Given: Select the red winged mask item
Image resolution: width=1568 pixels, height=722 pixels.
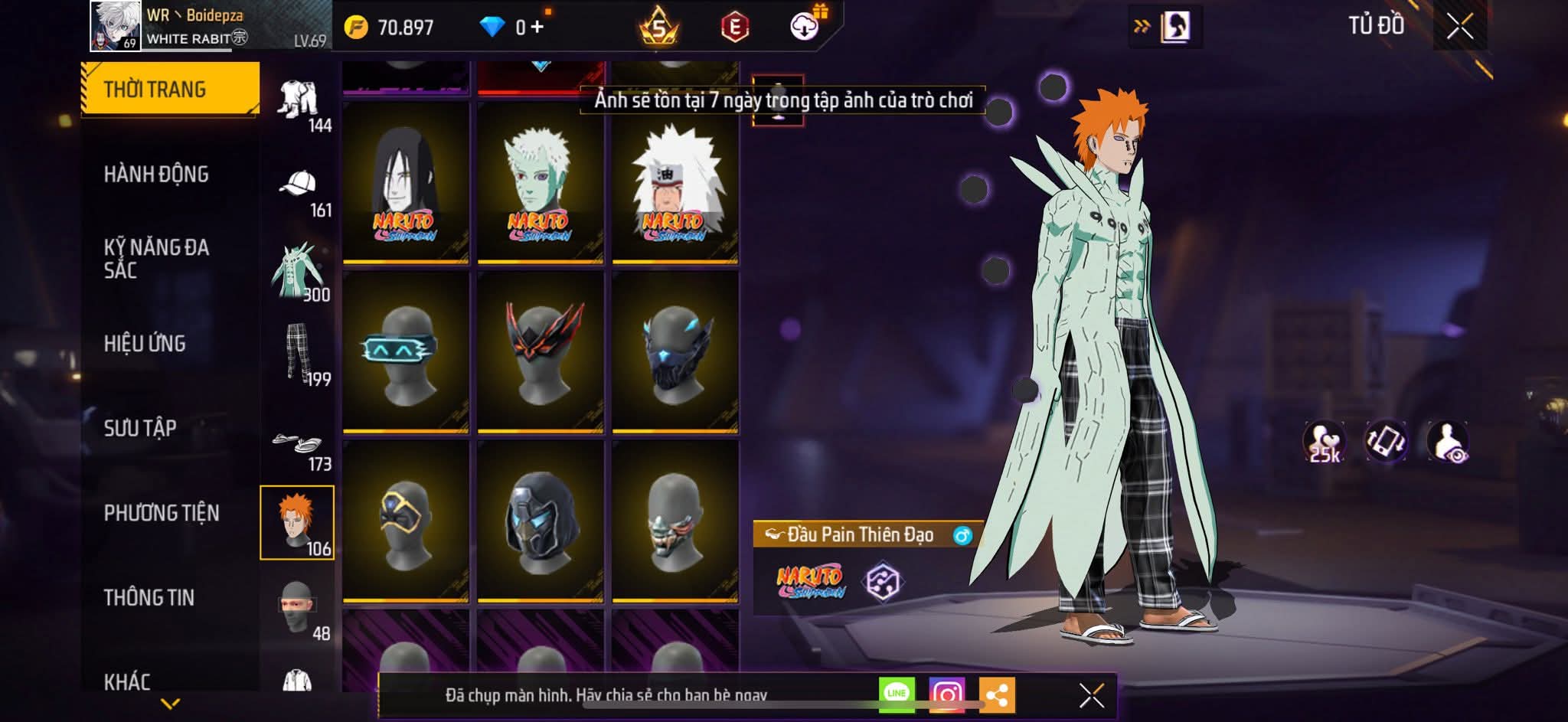Looking at the screenshot, I should coord(540,352).
